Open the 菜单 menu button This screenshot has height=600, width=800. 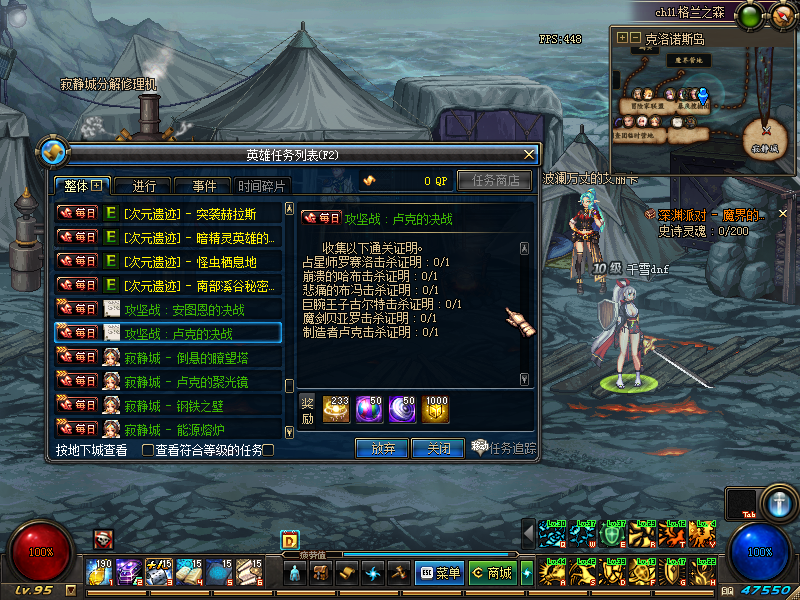coord(439,573)
